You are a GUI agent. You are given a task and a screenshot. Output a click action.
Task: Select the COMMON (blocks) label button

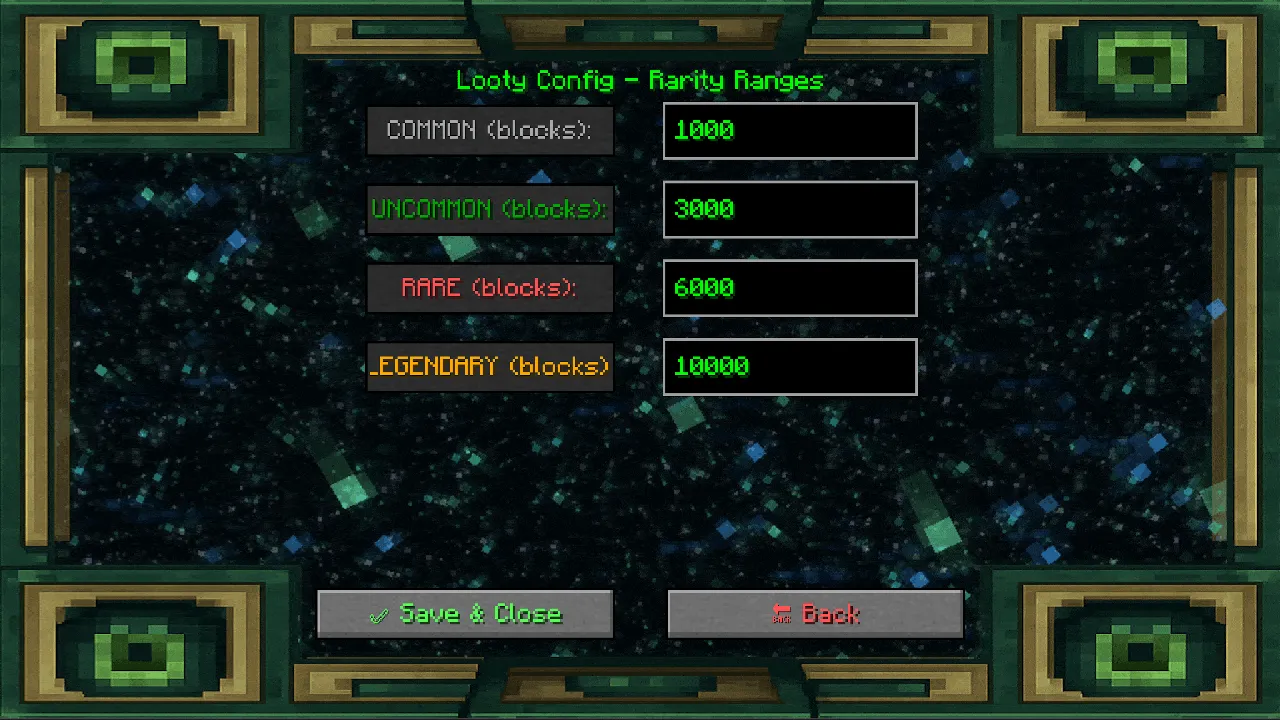click(x=490, y=130)
